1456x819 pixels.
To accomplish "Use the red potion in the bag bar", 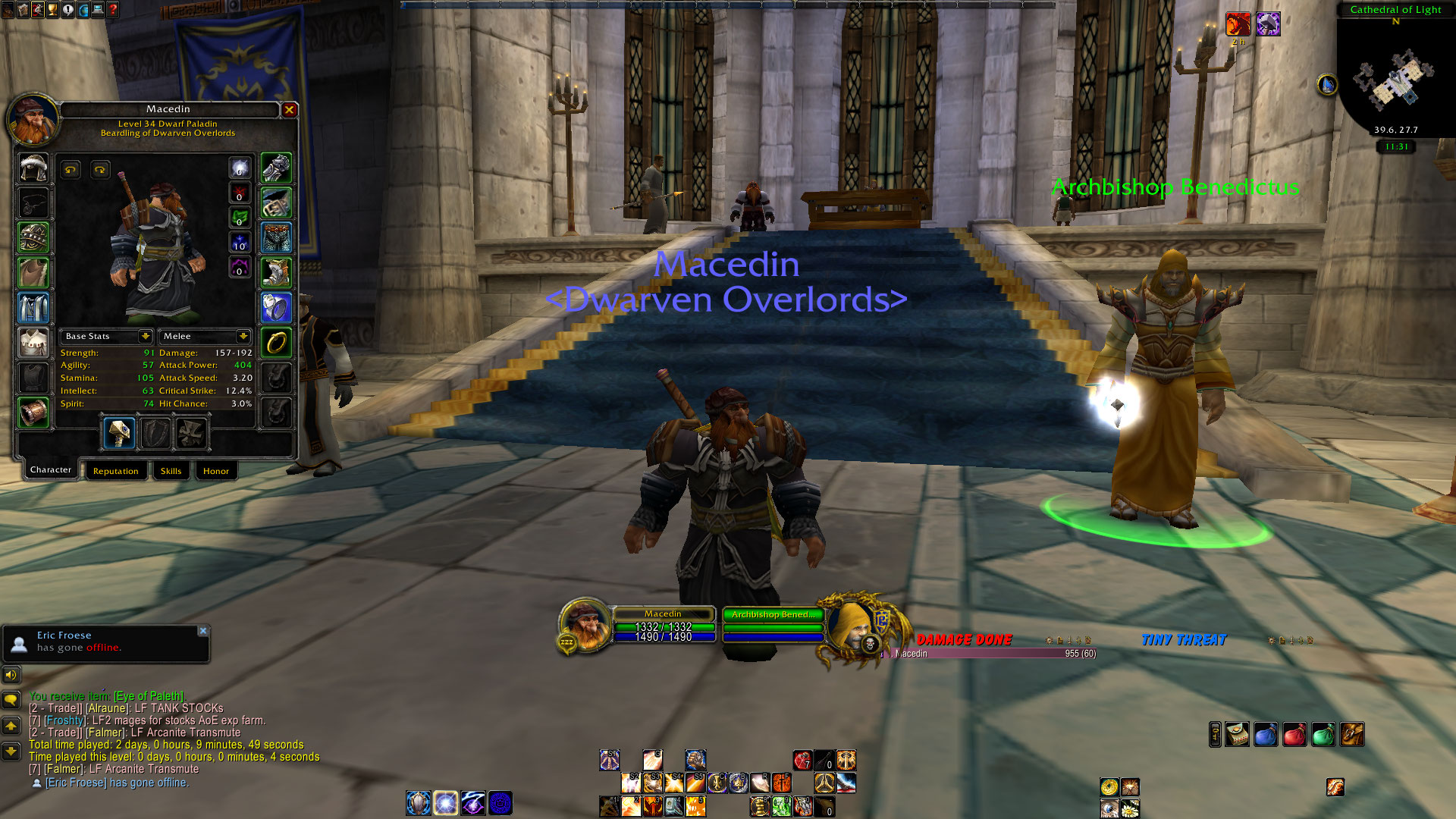I will 1294,734.
